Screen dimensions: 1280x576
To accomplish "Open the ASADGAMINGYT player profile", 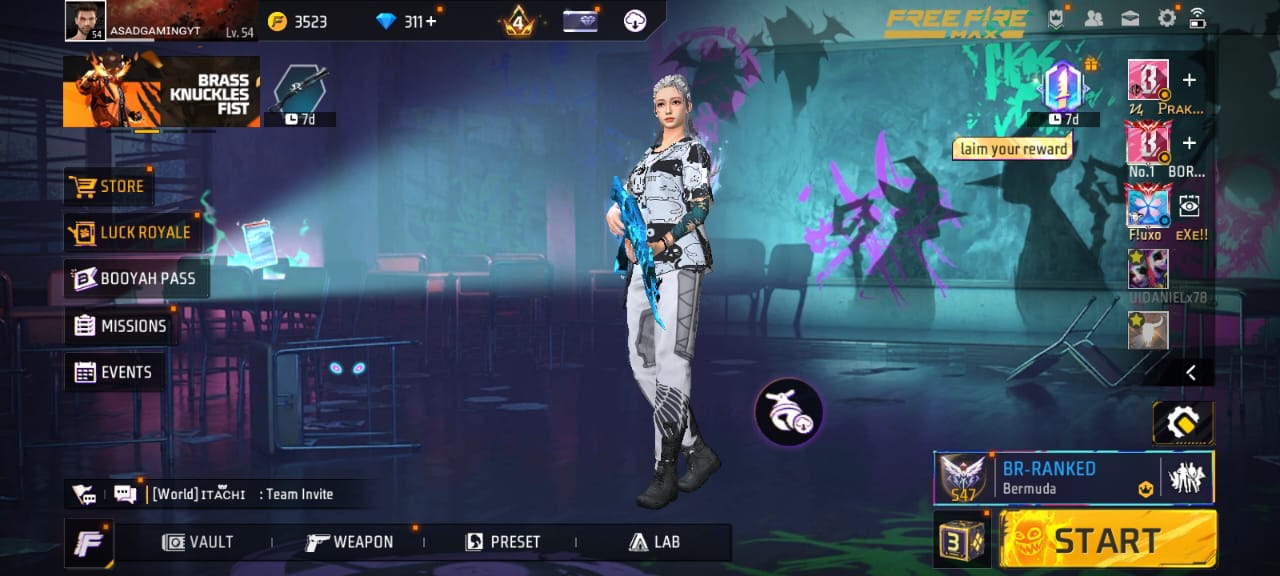I will click(x=85, y=21).
